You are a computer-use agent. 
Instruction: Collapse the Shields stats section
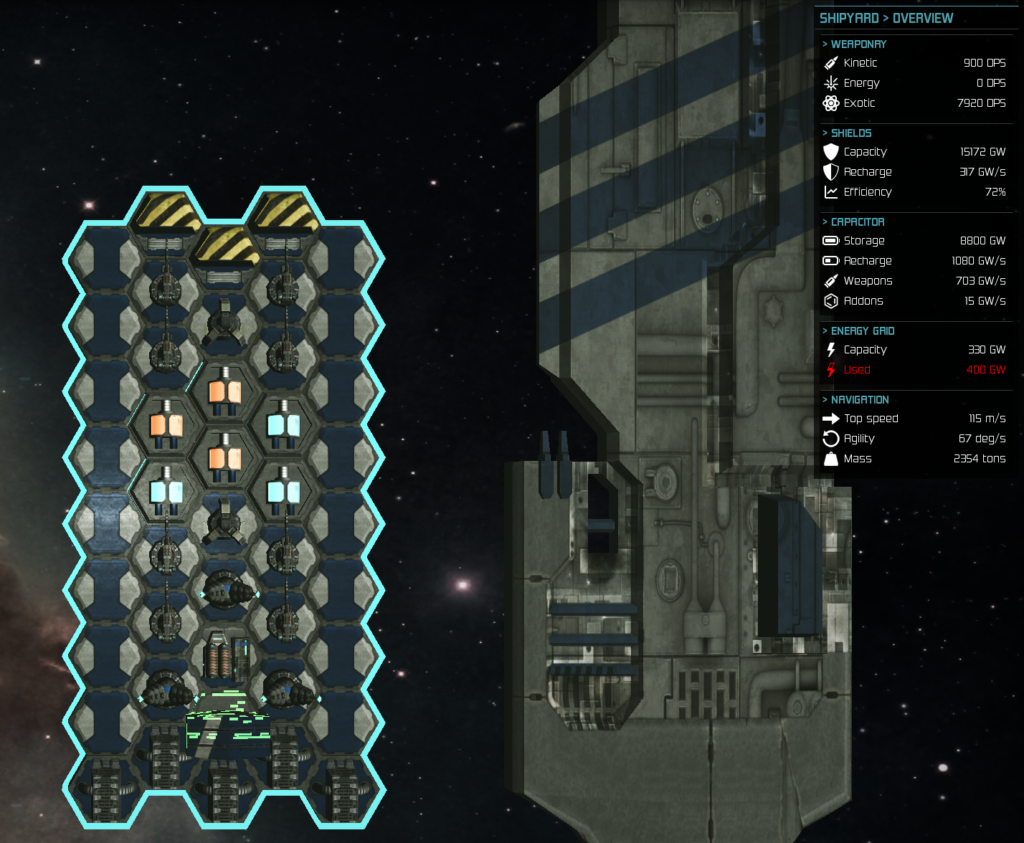851,133
